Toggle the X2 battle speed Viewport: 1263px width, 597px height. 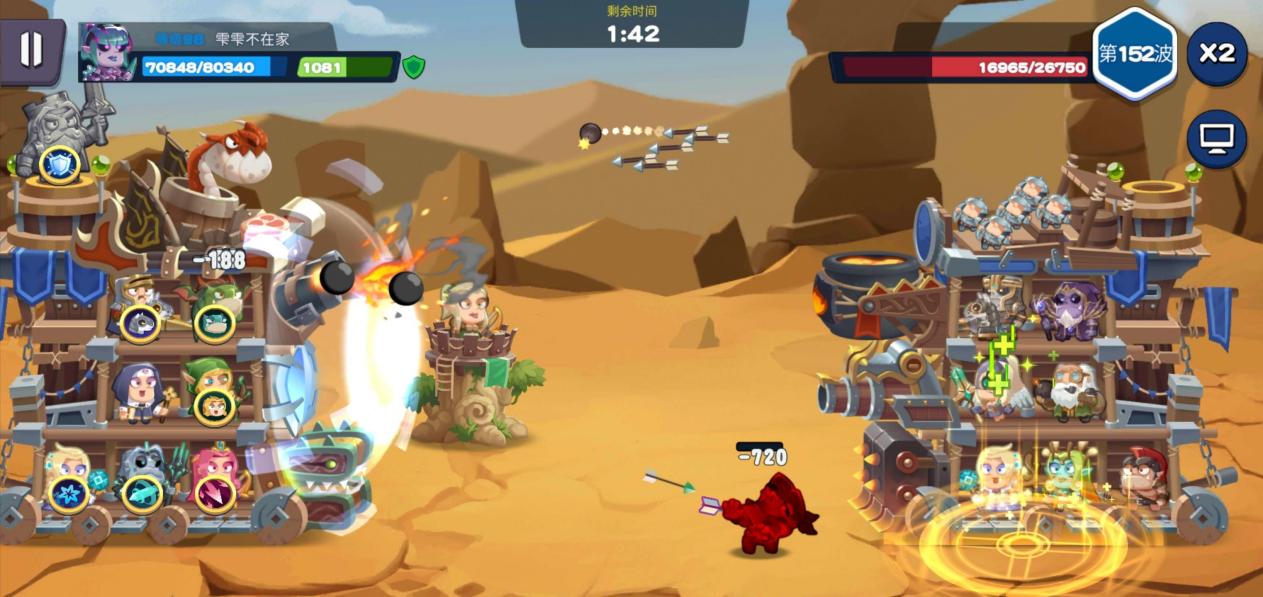[1216, 53]
